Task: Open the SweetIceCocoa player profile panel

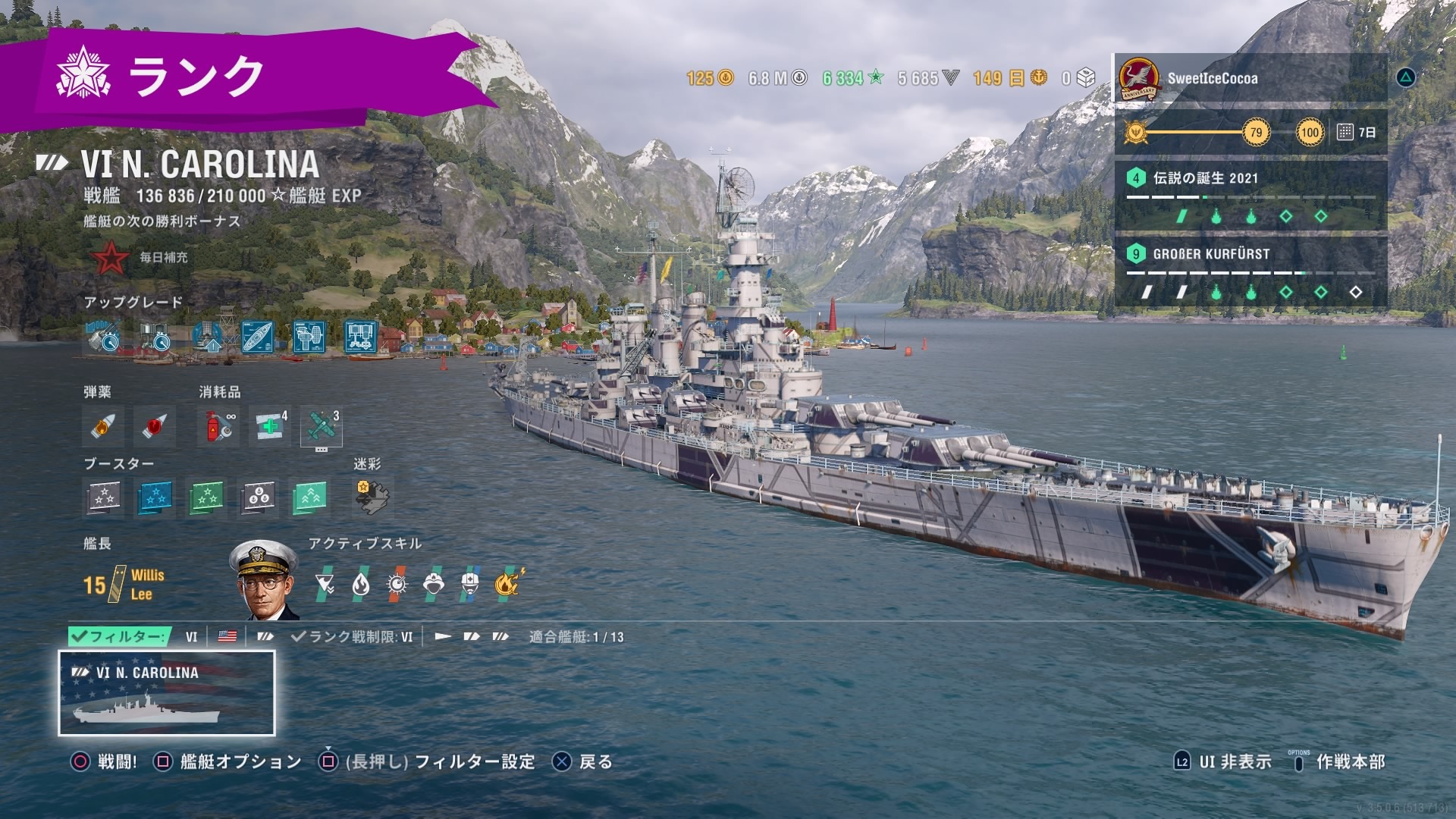Action: (1250, 78)
